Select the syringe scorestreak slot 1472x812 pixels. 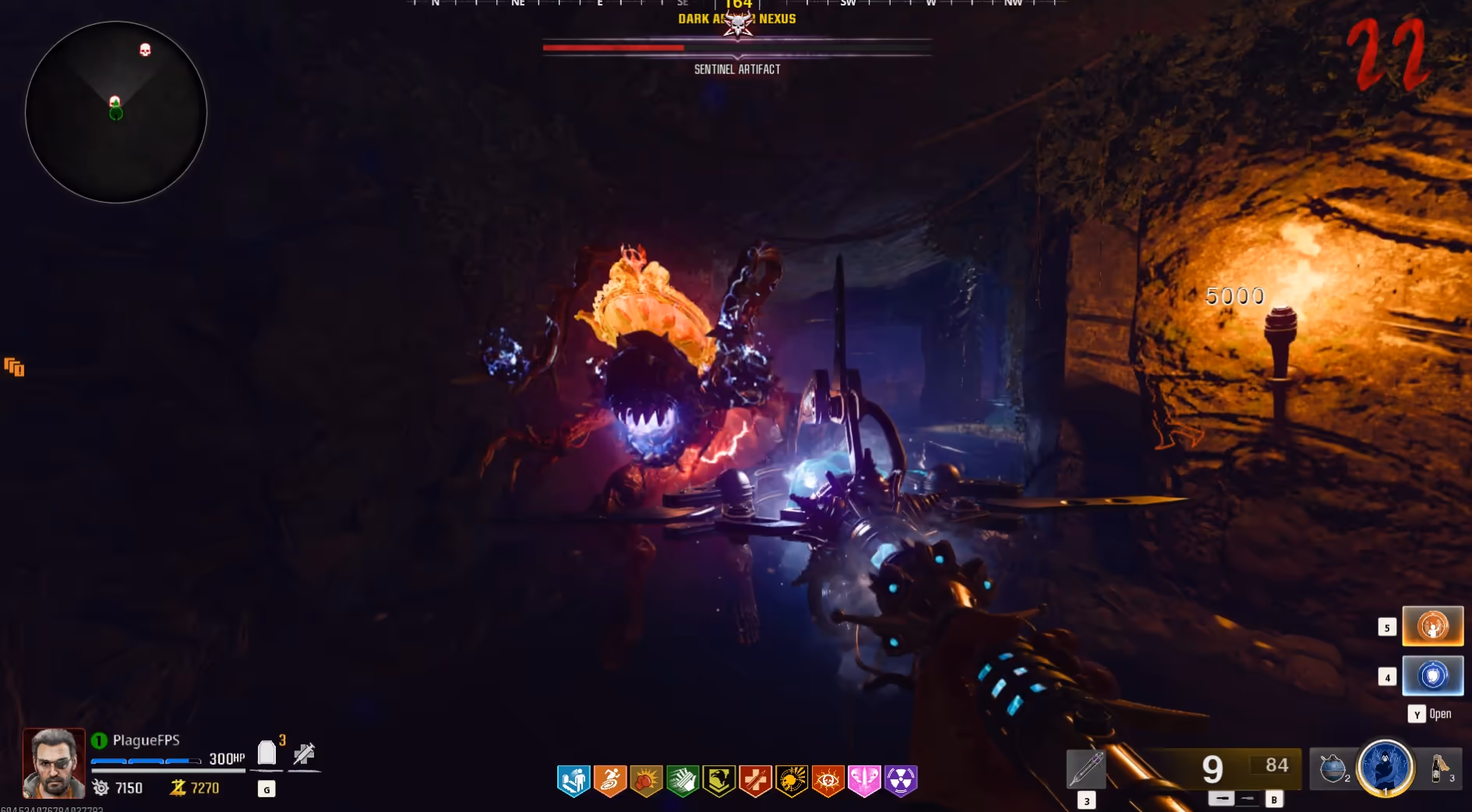pyautogui.click(x=1085, y=769)
